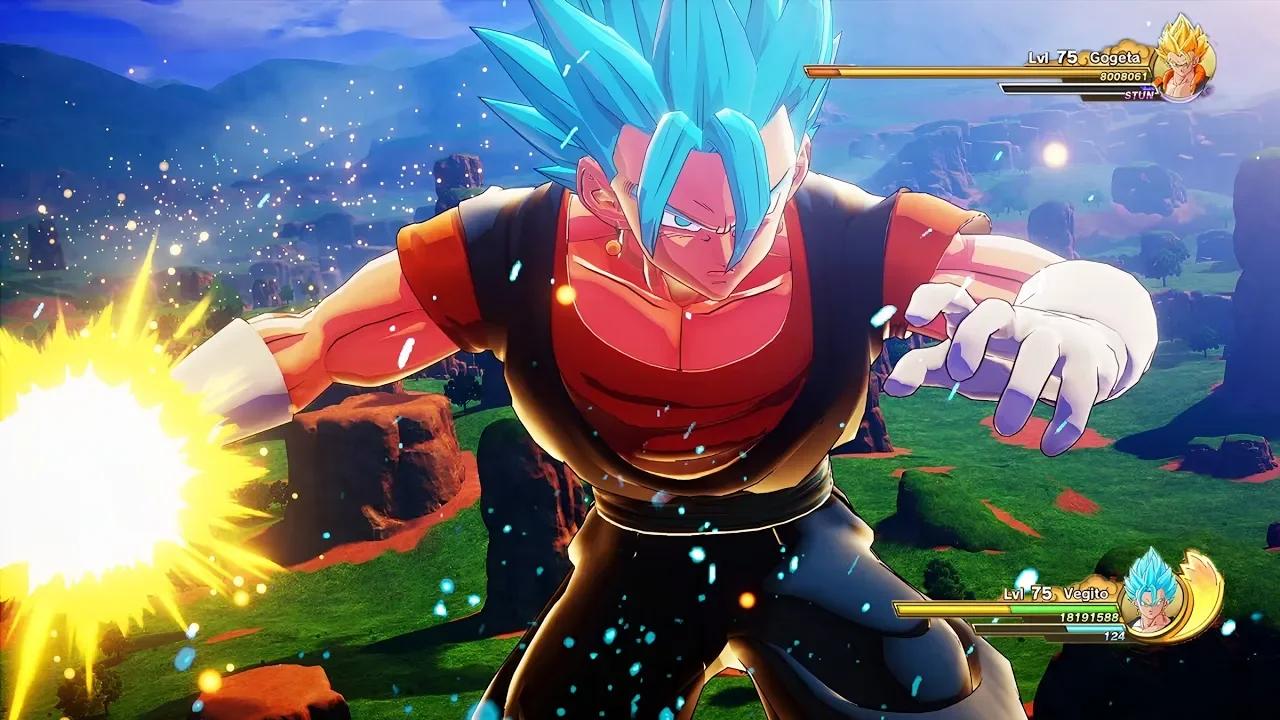This screenshot has width=1280, height=720.
Task: Click the HP value 8008061 for Gogeta
Action: [x=1122, y=76]
